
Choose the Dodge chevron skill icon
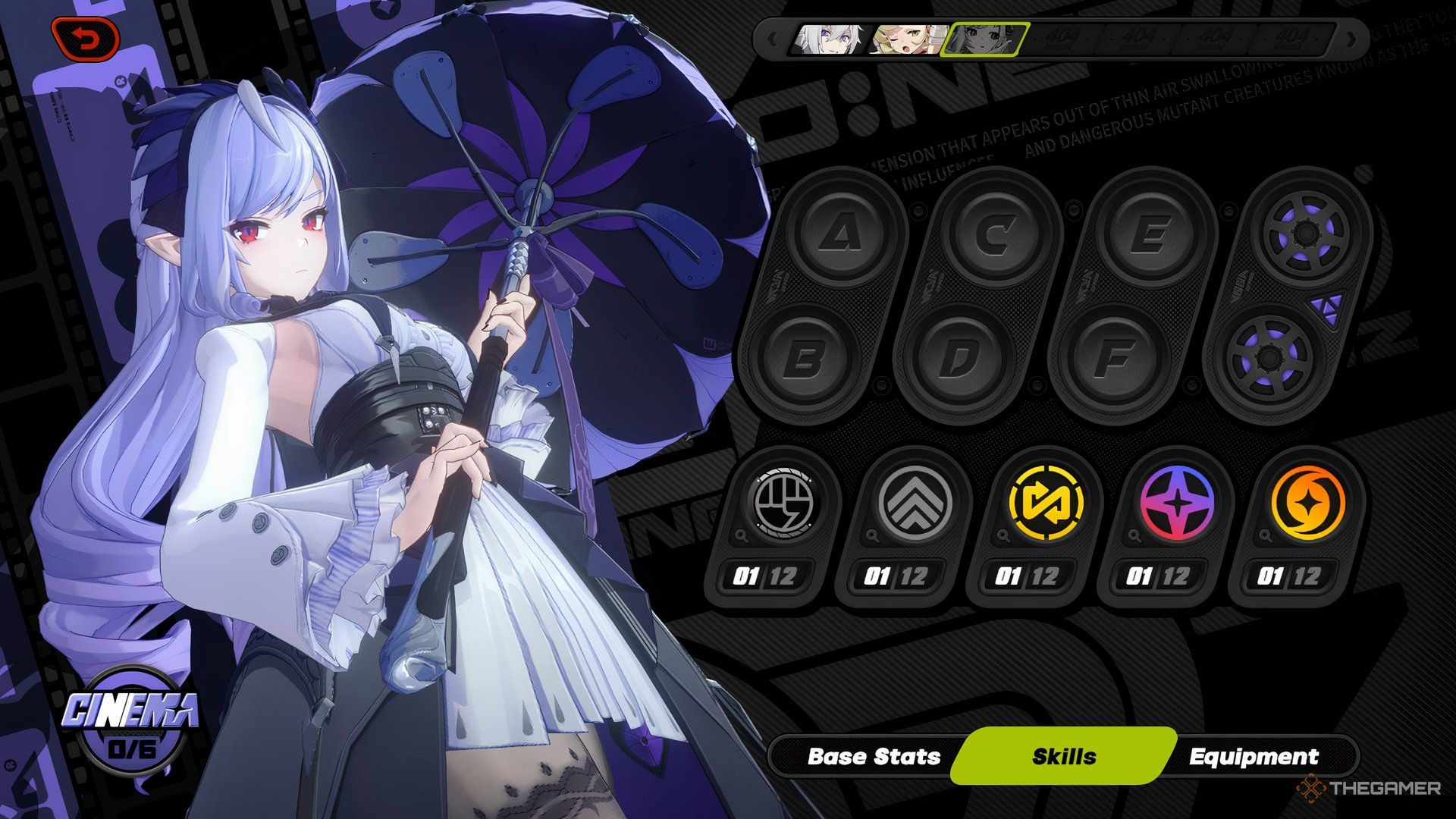(x=914, y=503)
